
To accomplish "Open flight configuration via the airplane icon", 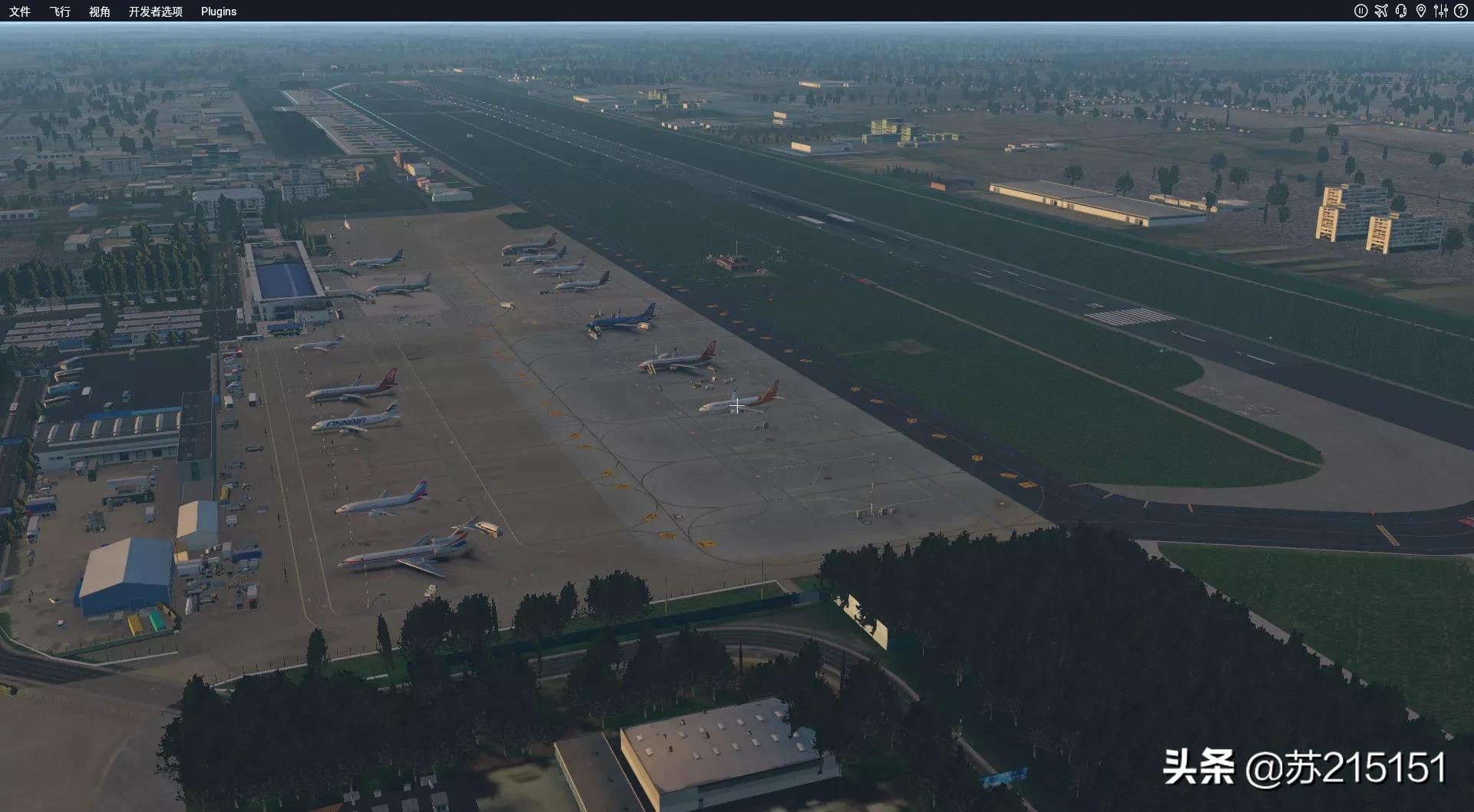I will pyautogui.click(x=1381, y=11).
